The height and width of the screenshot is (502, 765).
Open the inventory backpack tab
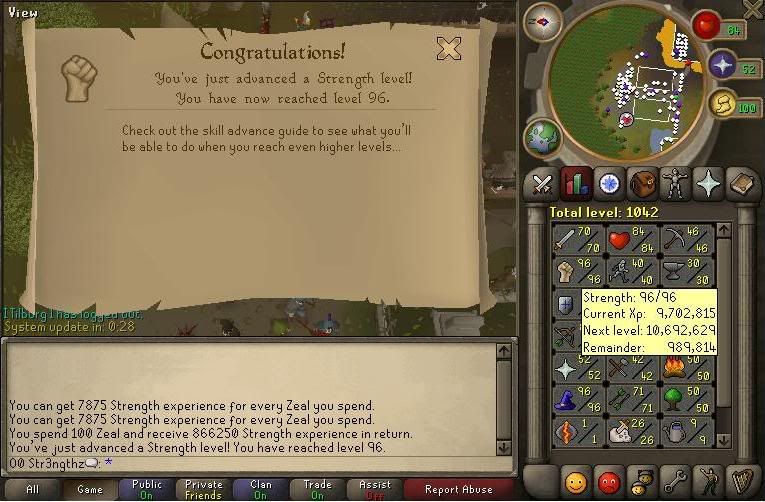[642, 183]
